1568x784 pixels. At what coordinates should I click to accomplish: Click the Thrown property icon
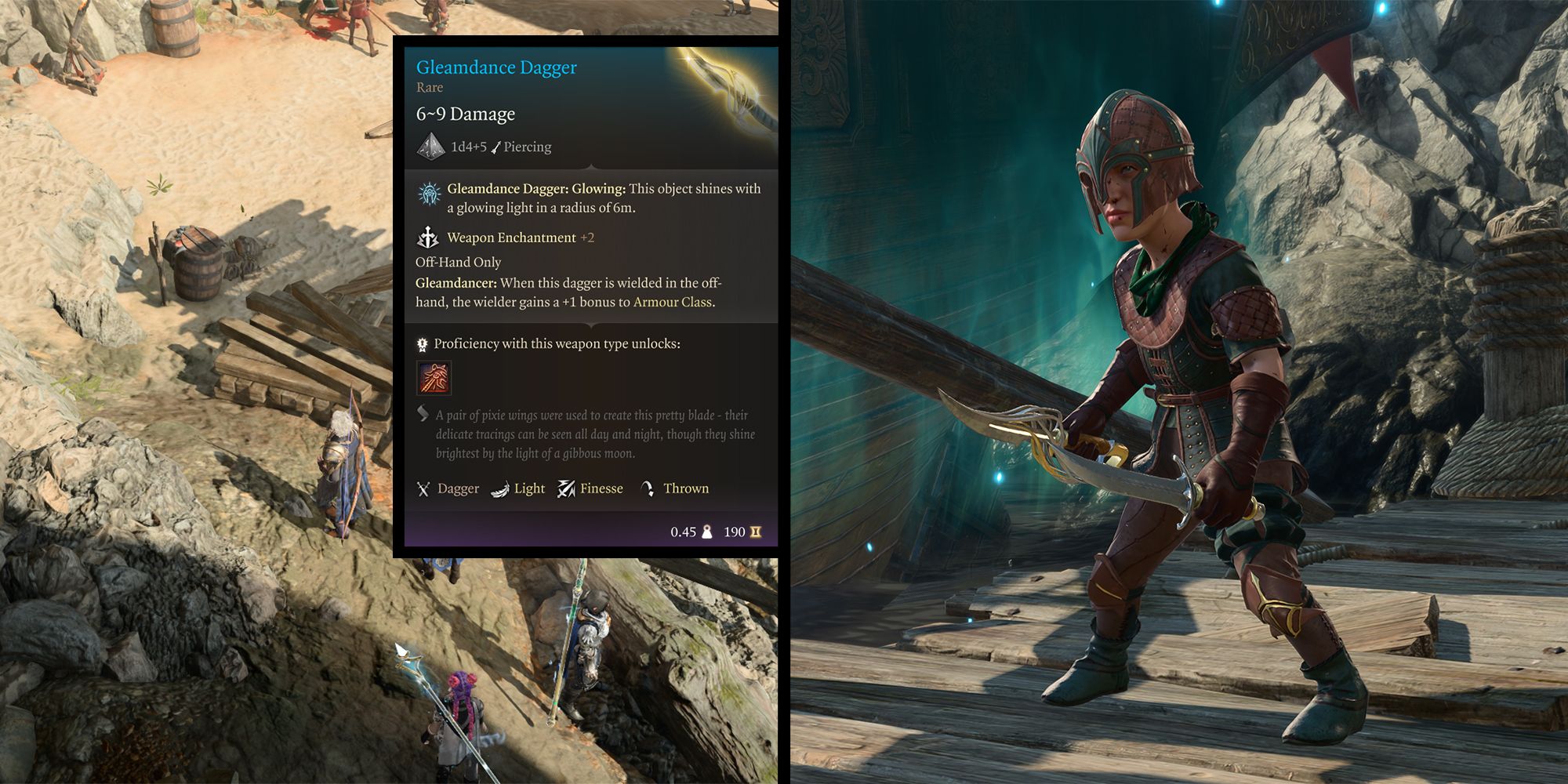[x=648, y=489]
